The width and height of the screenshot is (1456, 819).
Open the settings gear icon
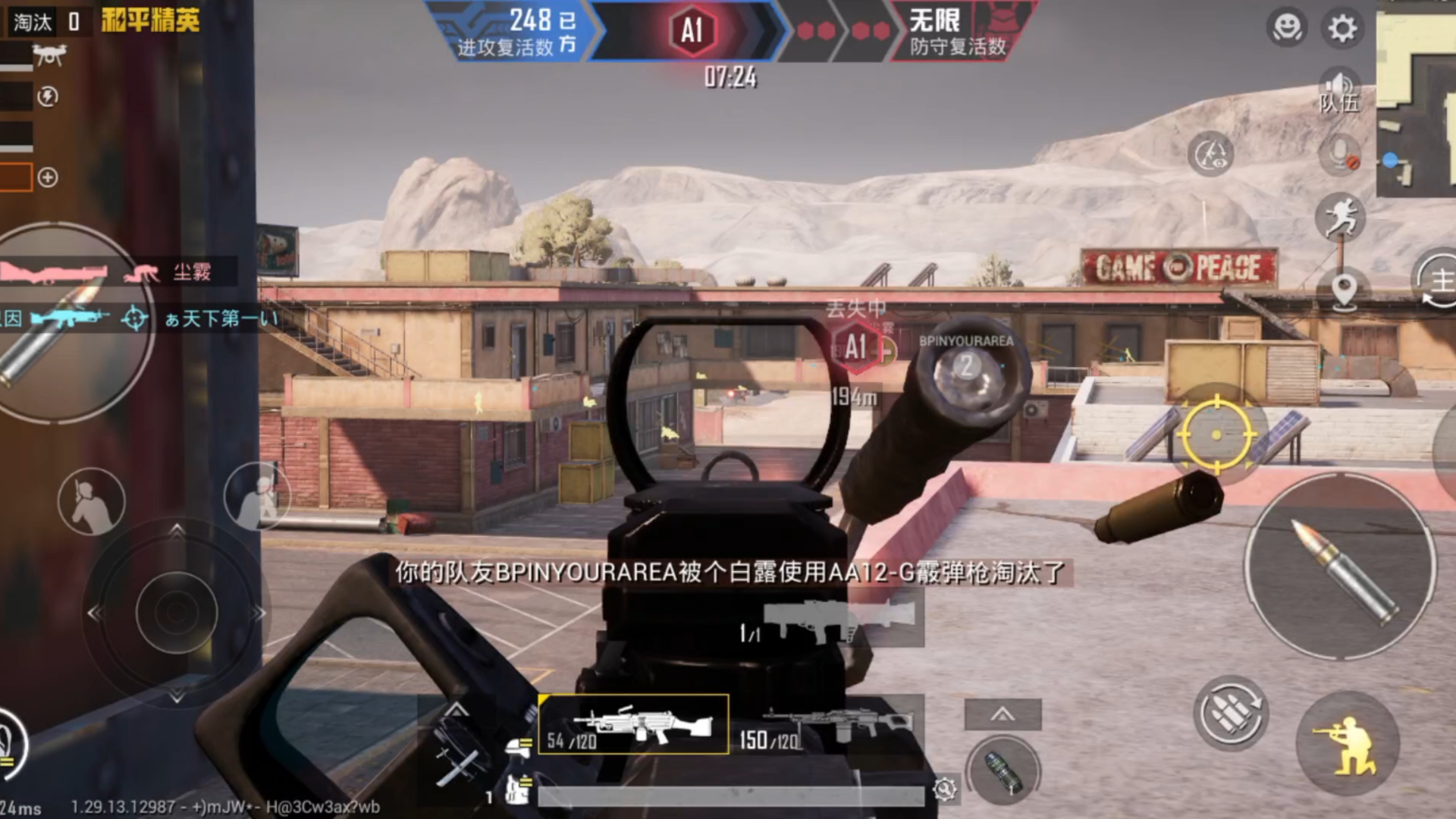tap(1341, 29)
